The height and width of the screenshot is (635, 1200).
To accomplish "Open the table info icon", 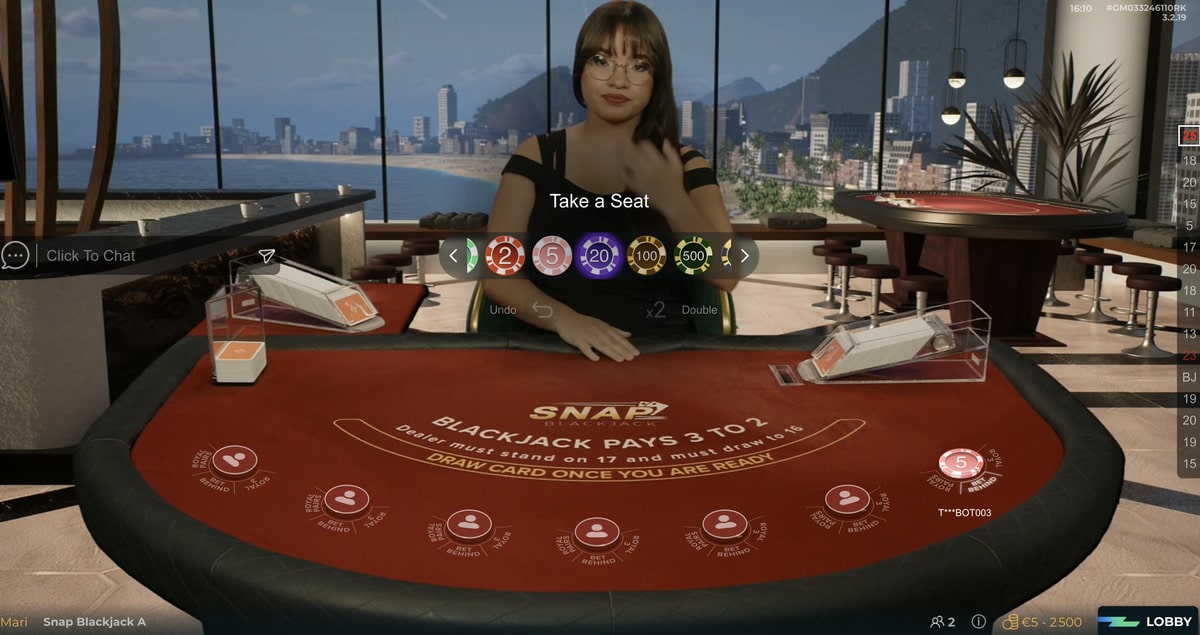I will pos(979,622).
